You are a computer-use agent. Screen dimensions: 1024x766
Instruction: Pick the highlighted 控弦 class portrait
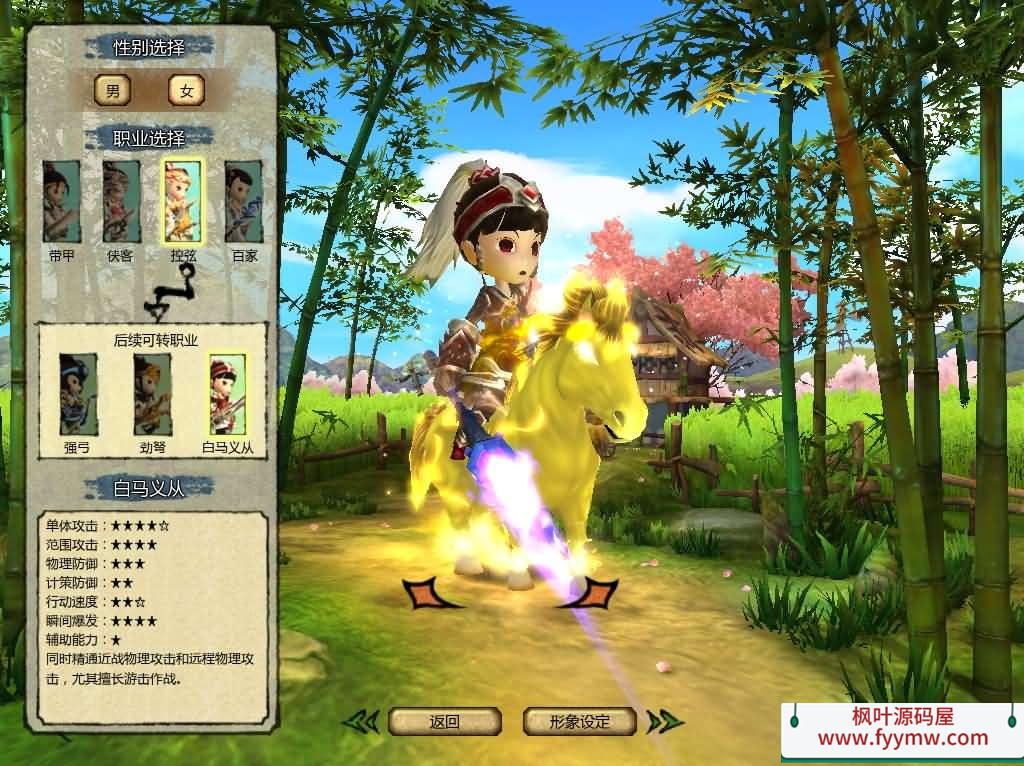(182, 201)
